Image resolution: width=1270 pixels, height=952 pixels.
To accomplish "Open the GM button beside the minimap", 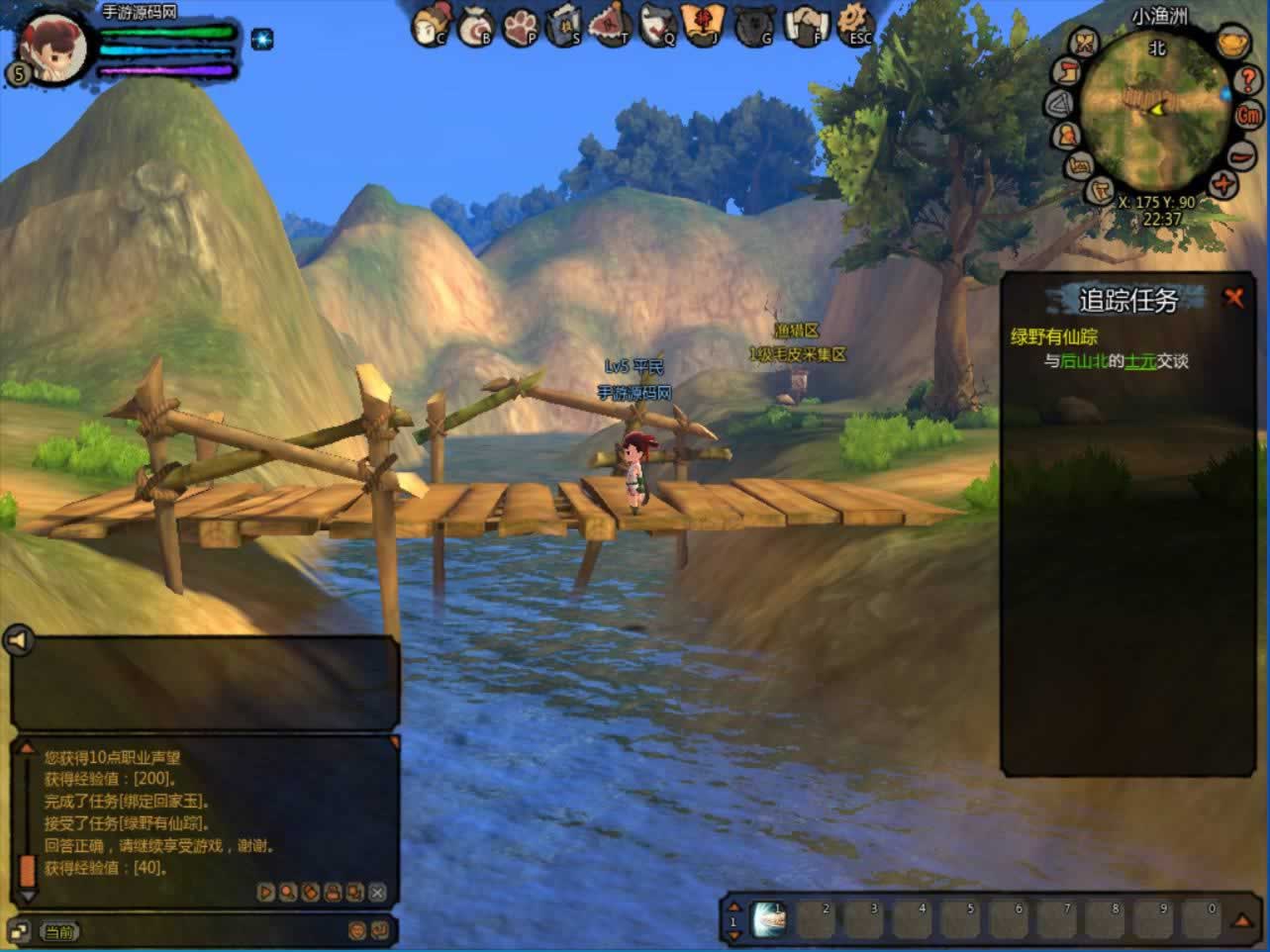I will [x=1249, y=115].
